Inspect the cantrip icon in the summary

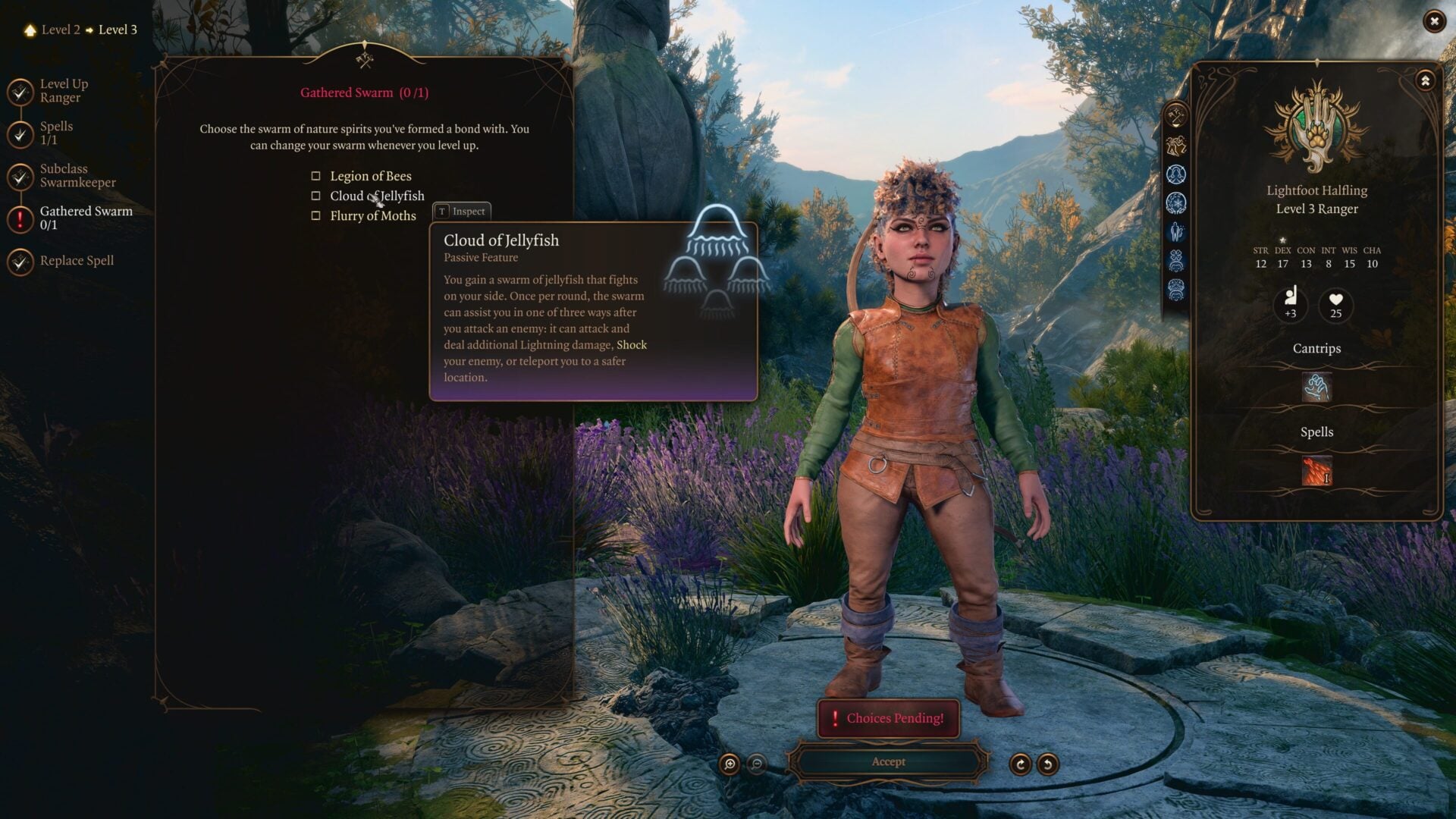tap(1316, 388)
